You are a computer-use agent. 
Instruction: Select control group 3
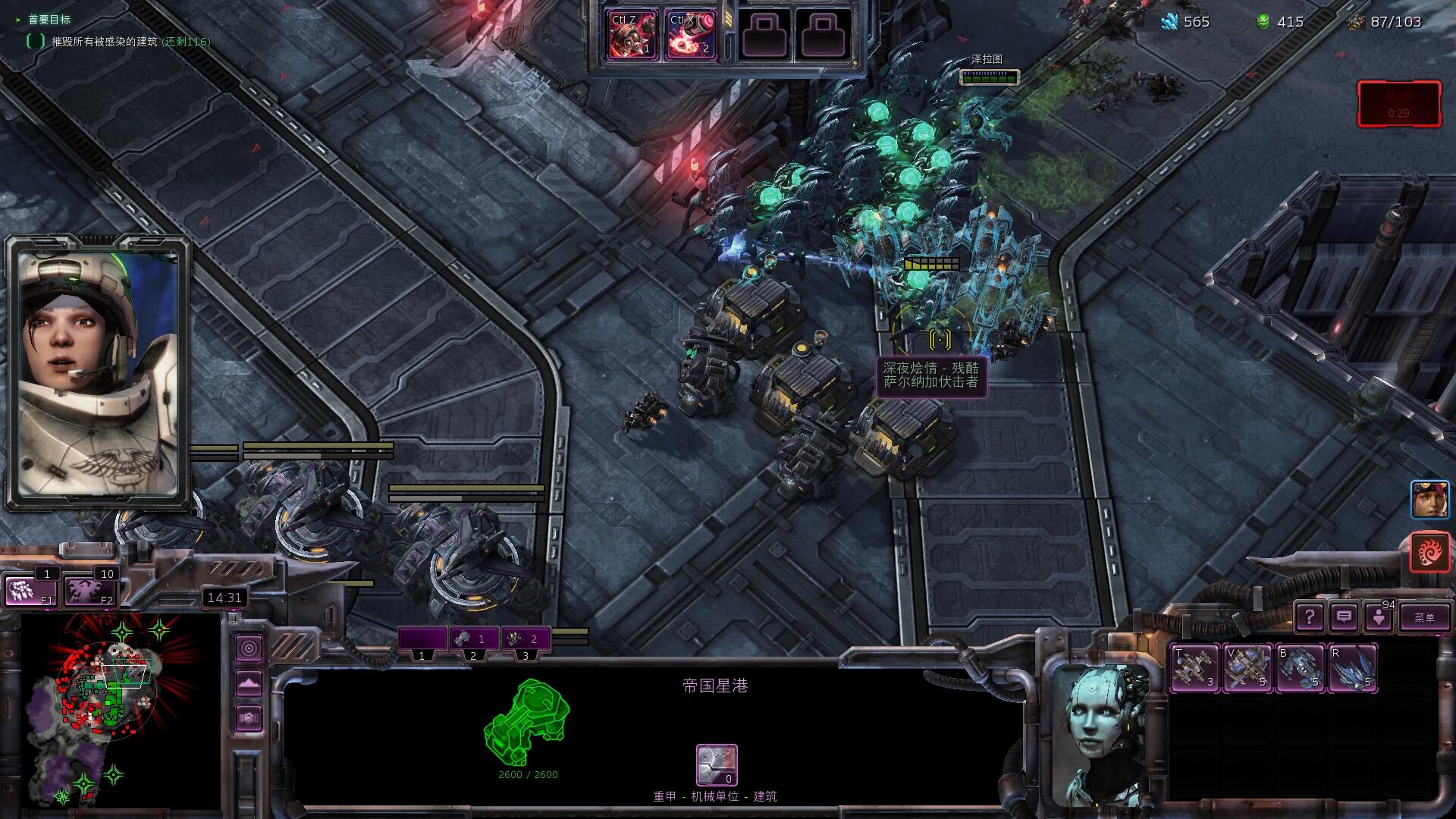pyautogui.click(x=525, y=639)
